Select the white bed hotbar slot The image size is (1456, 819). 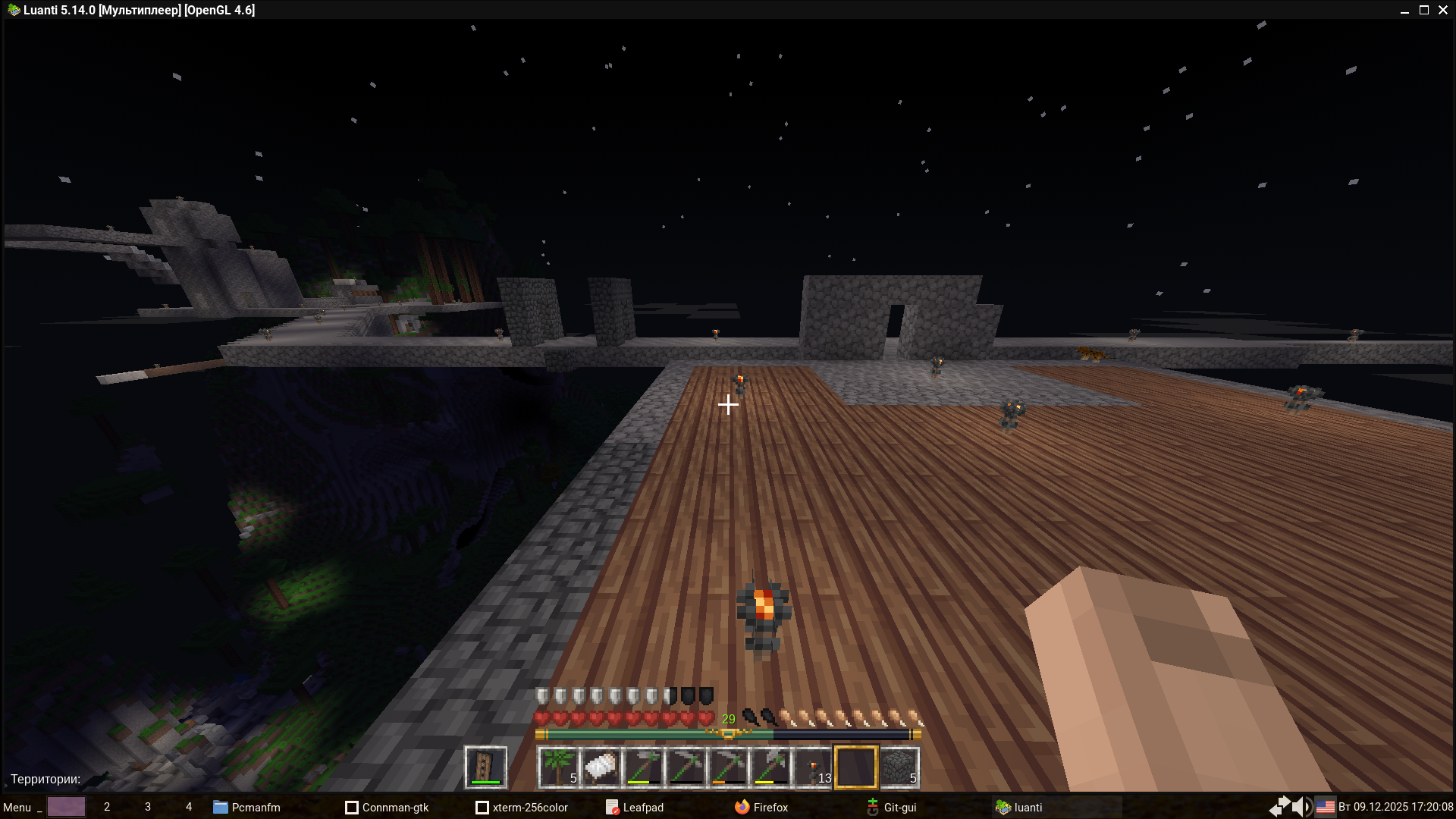tap(601, 767)
